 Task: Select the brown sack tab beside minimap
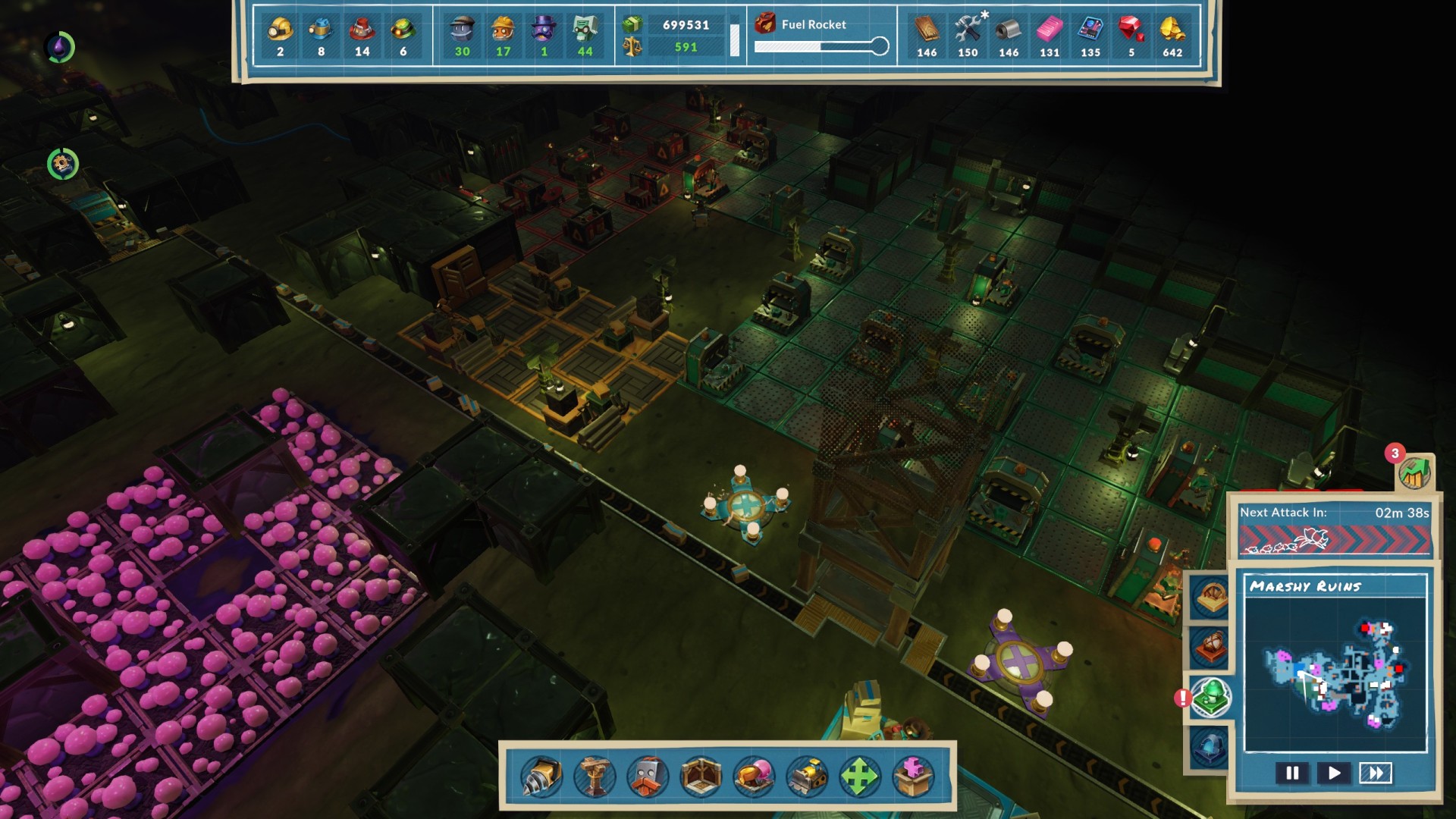pos(1210,647)
